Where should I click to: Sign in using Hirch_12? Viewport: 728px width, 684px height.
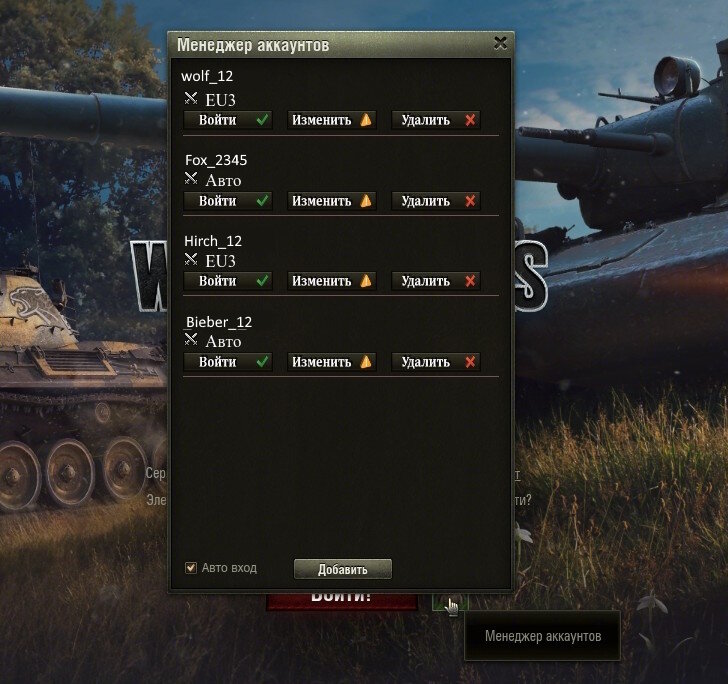click(228, 281)
